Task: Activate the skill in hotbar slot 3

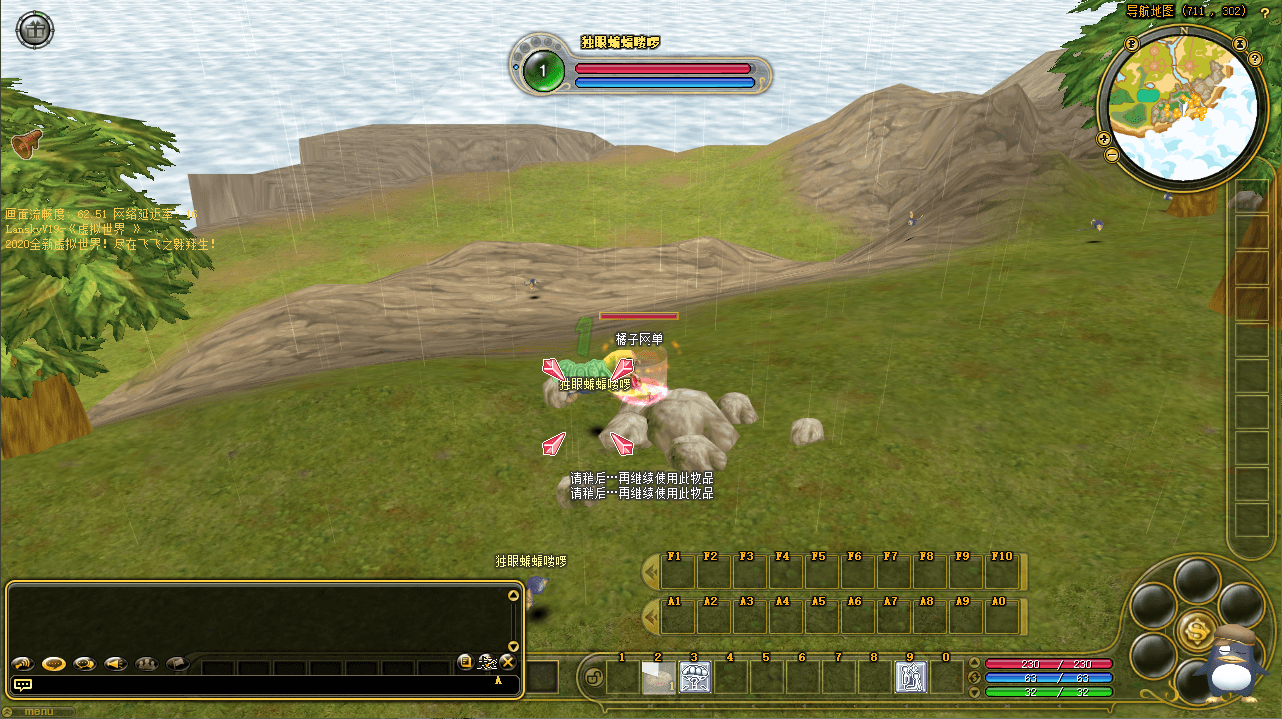Action: tap(694, 677)
